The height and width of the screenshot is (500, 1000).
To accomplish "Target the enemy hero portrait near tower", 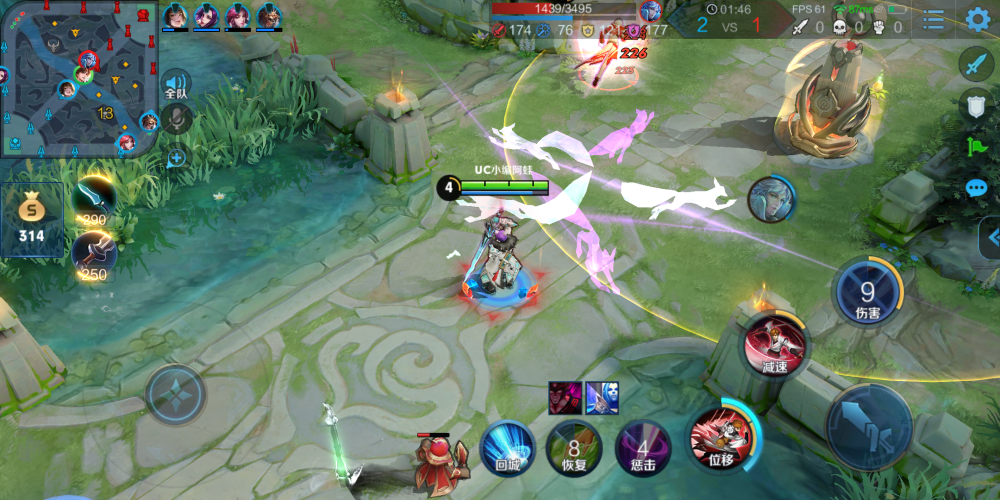I will pos(771,199).
